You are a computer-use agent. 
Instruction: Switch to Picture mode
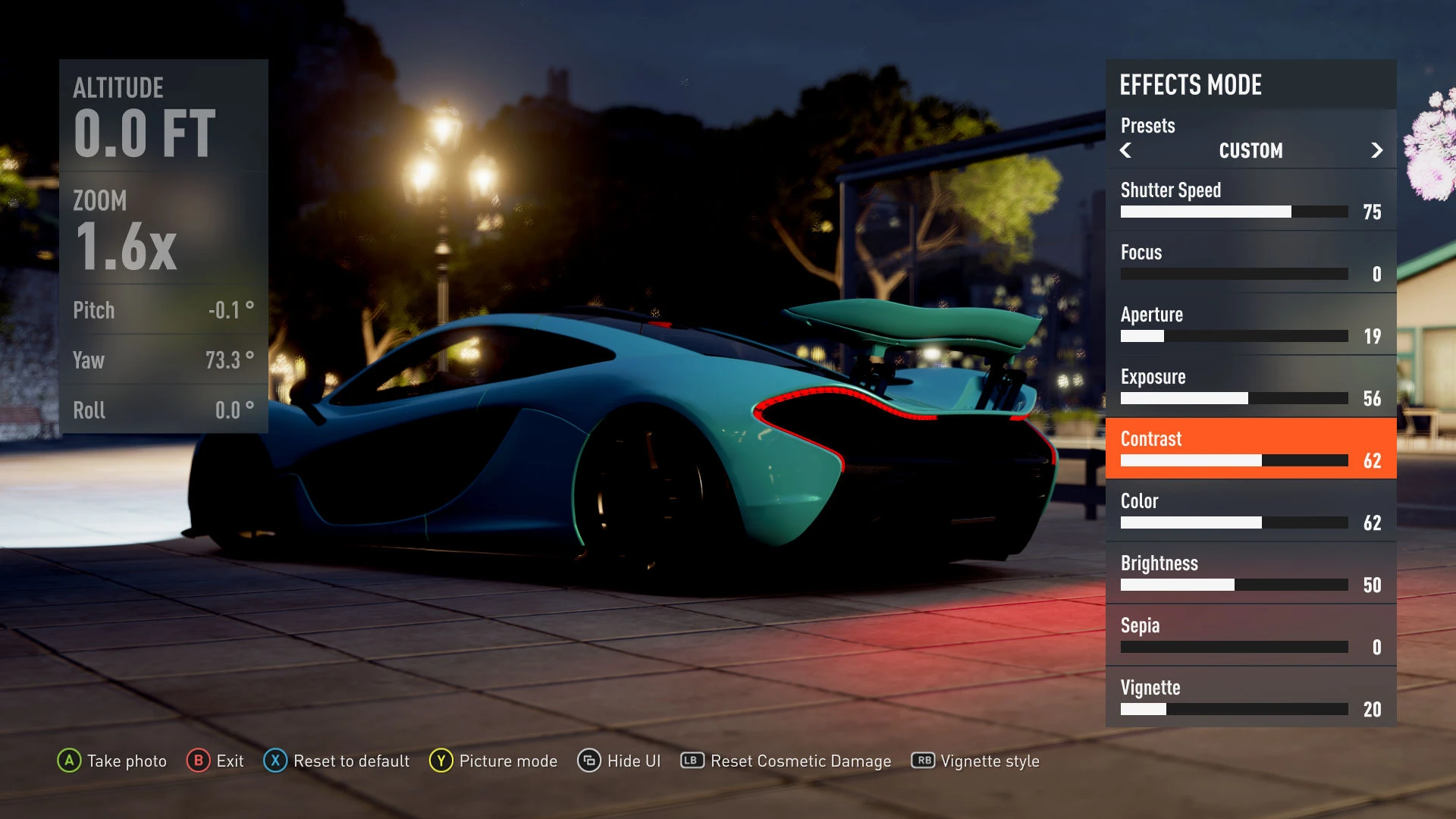[494, 761]
